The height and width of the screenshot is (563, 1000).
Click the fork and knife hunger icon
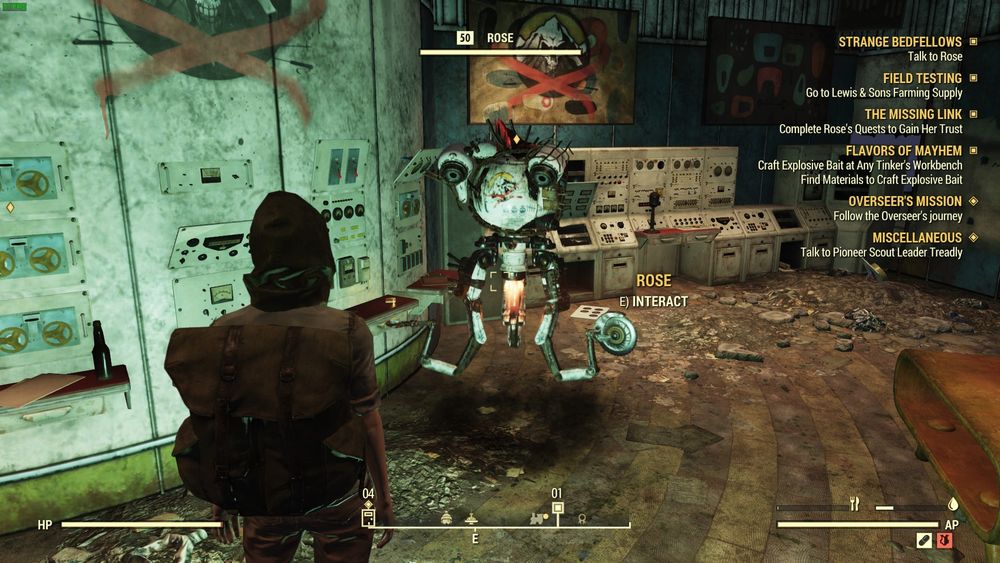coord(855,506)
